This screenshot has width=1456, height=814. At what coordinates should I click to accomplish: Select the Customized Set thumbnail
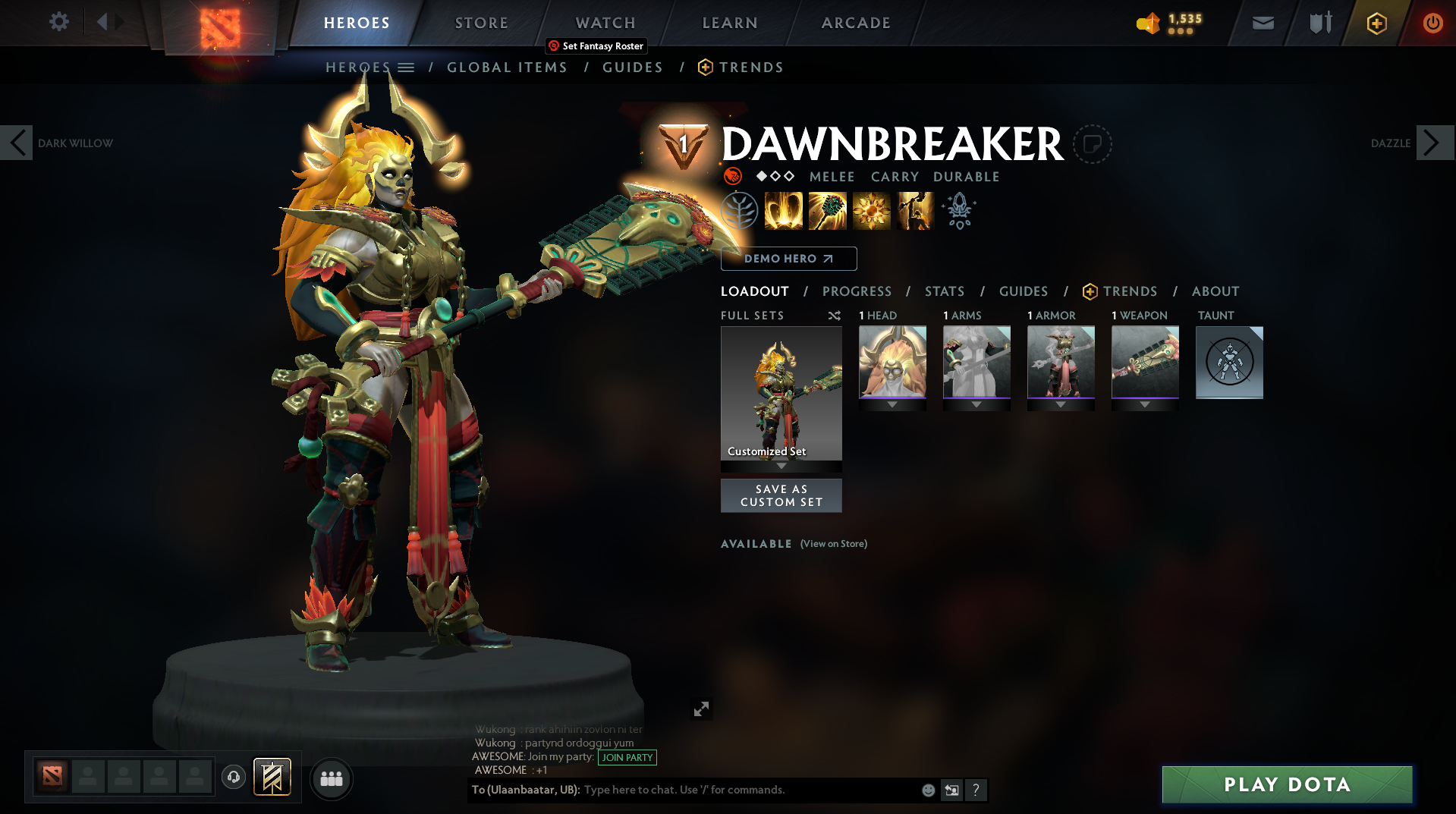pos(781,394)
